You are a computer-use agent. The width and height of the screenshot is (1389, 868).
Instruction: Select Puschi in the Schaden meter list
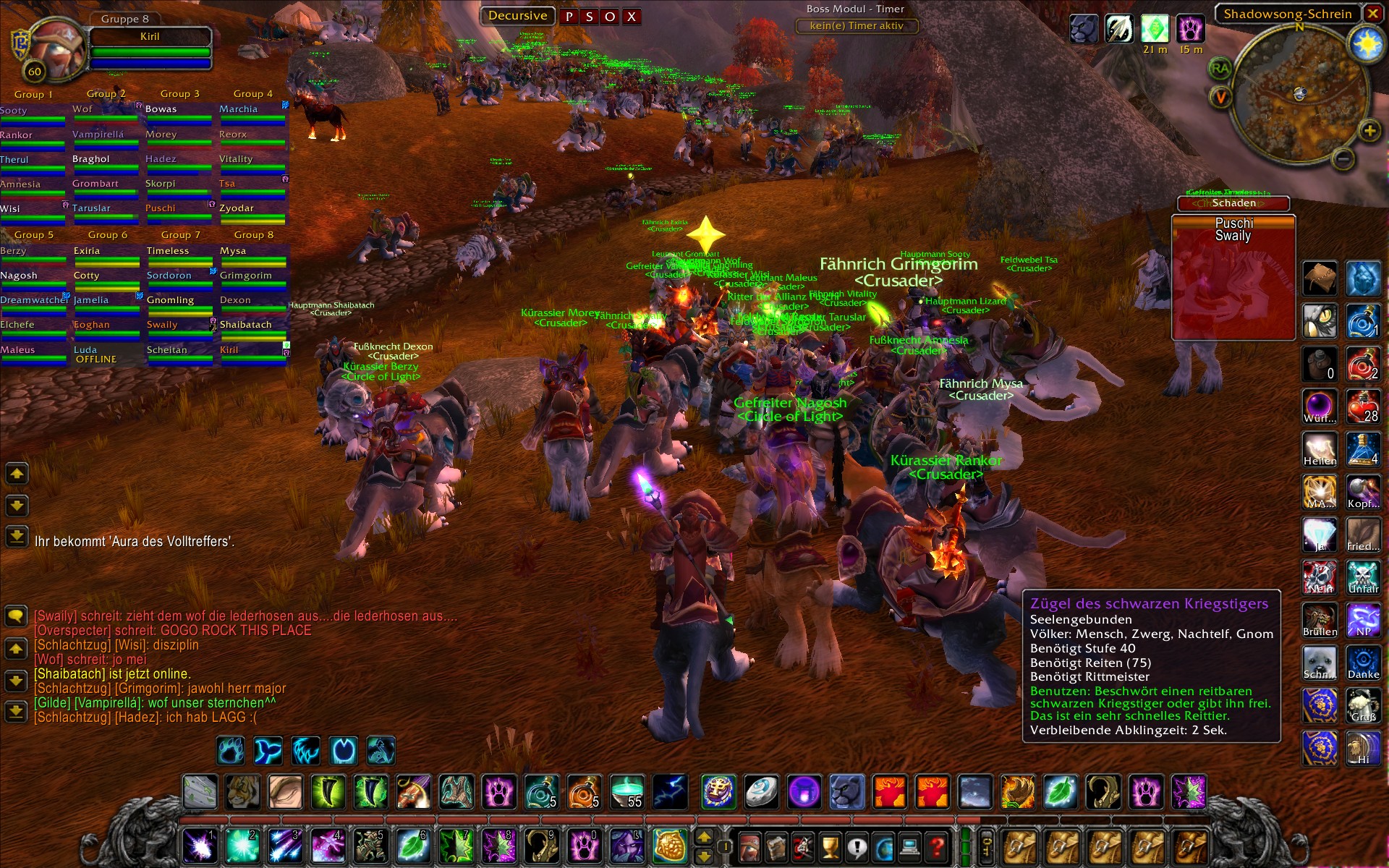click(1234, 224)
